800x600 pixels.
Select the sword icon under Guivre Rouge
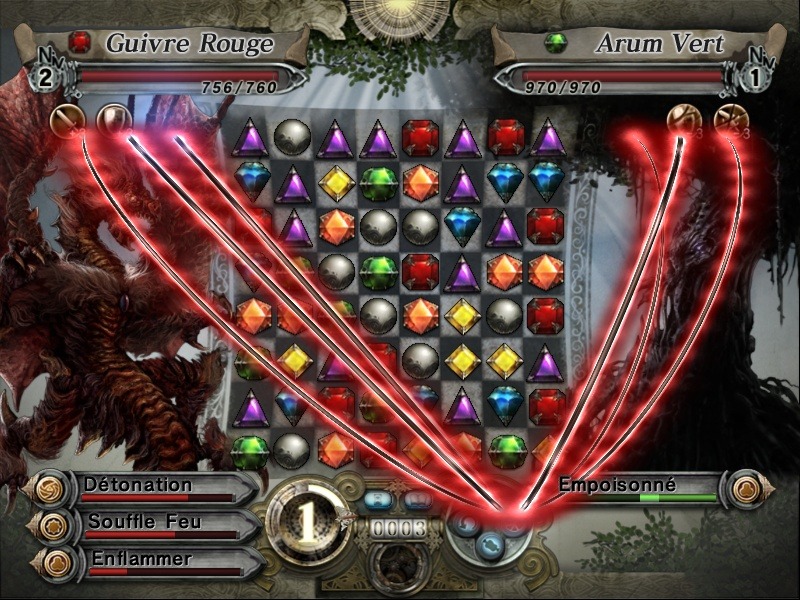tap(64, 121)
